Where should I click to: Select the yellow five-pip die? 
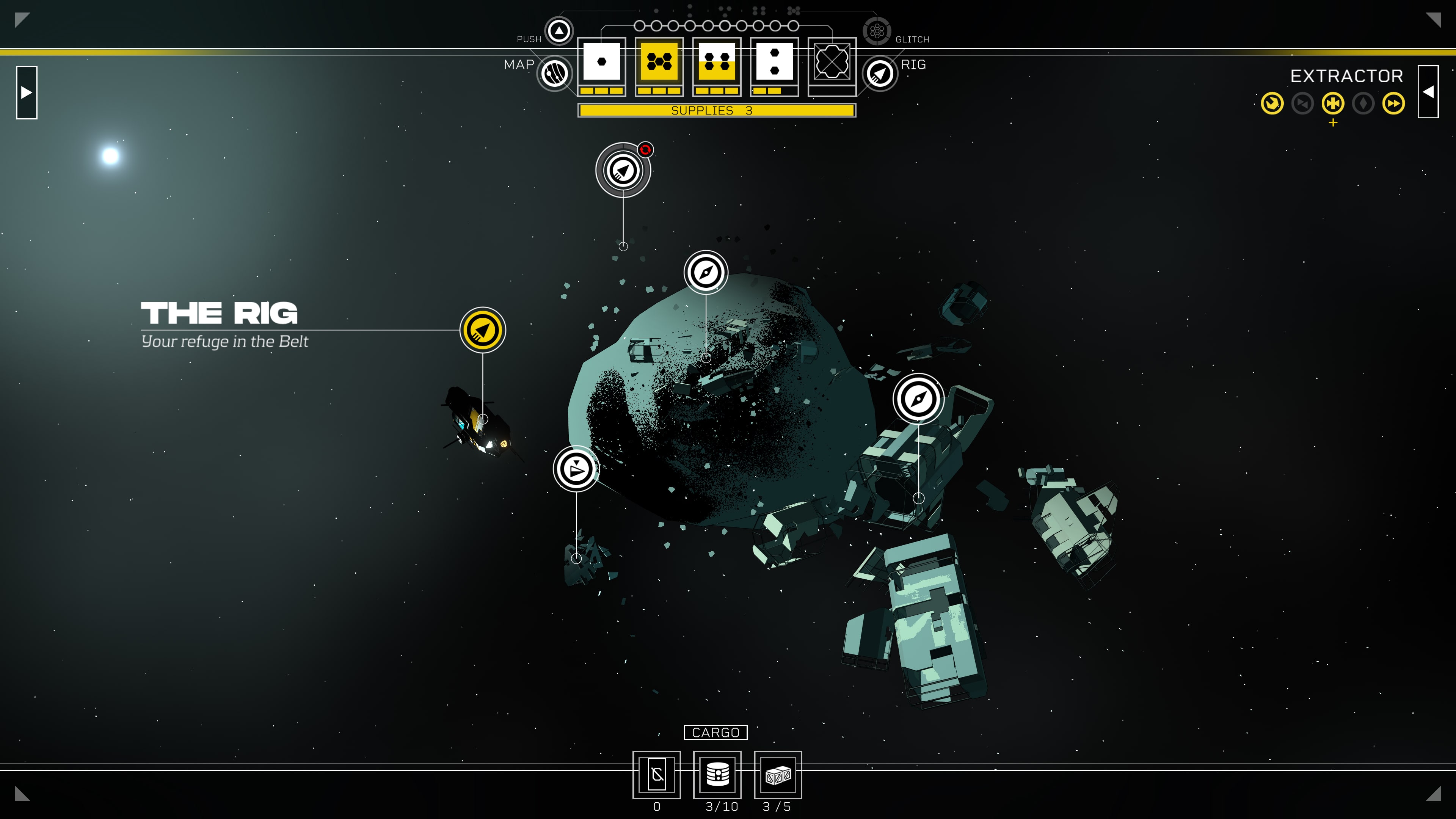pos(659,61)
